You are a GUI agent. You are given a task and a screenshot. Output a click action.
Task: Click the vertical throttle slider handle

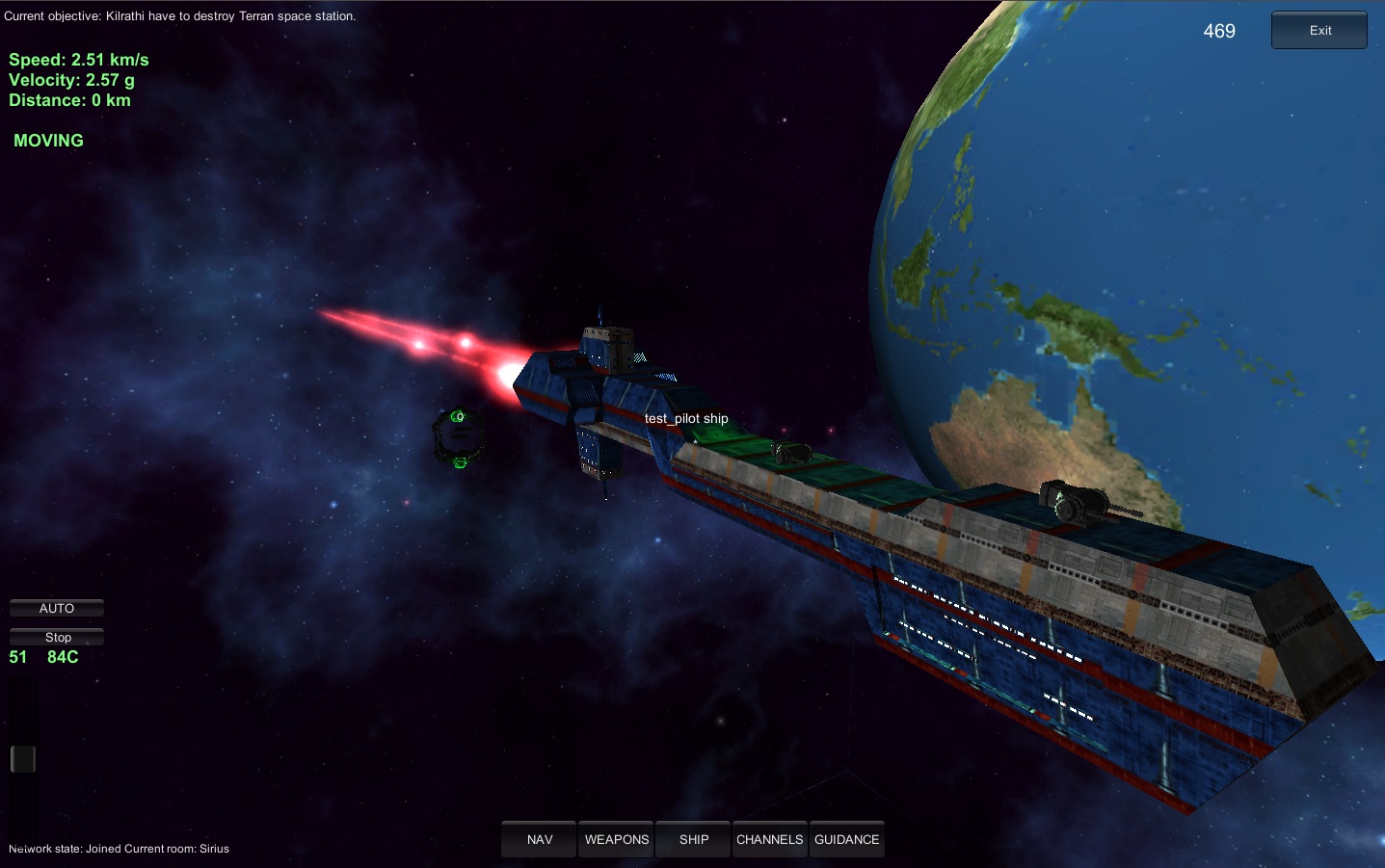(23, 759)
